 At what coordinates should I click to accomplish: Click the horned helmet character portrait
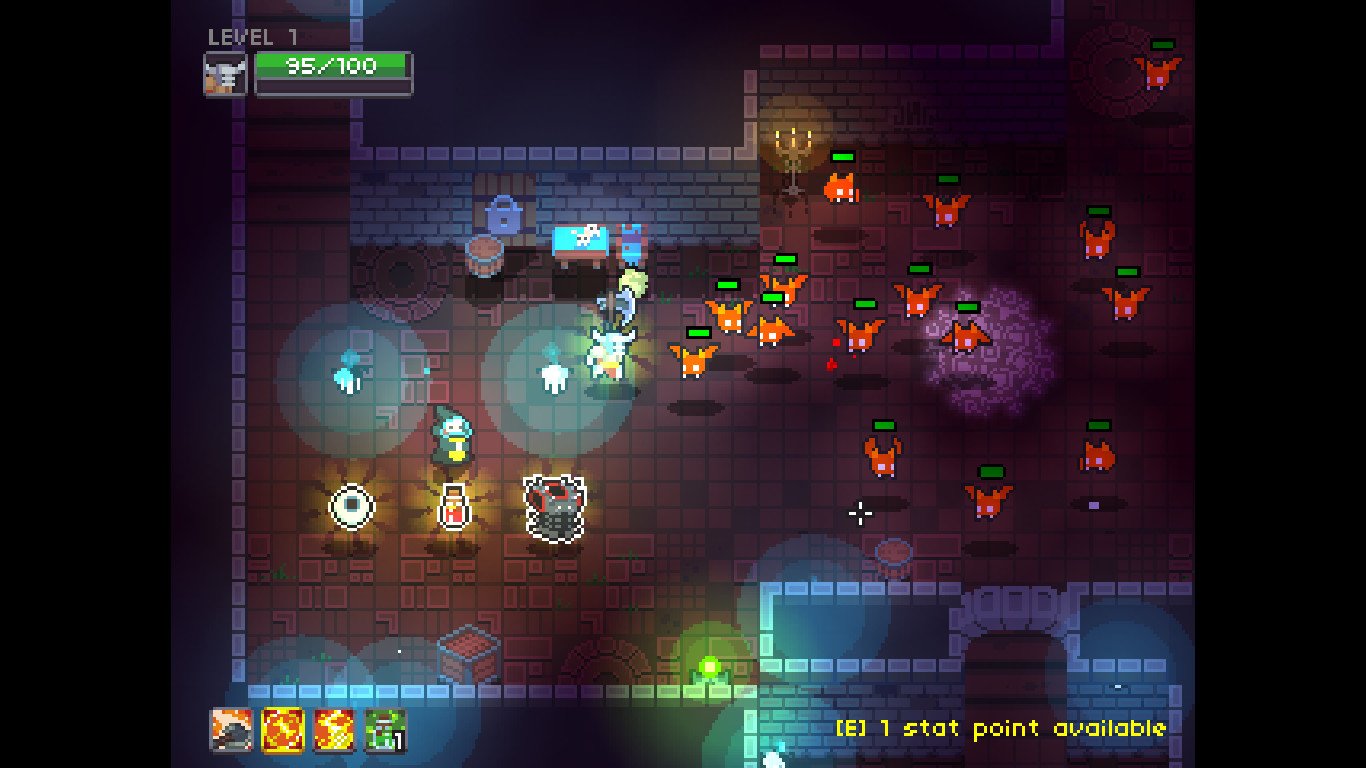226,71
